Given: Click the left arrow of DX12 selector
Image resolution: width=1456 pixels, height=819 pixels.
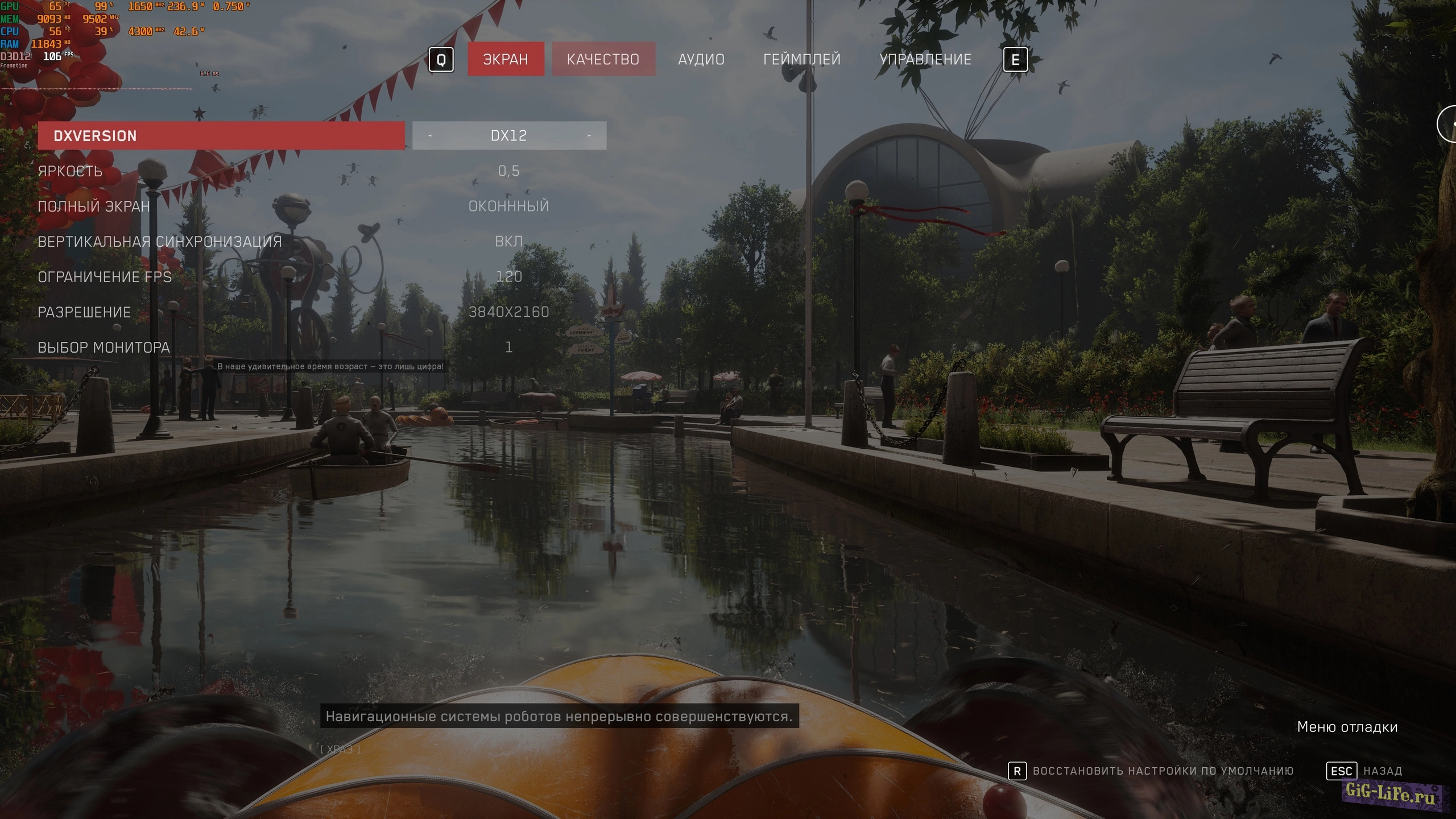Looking at the screenshot, I should 430,136.
